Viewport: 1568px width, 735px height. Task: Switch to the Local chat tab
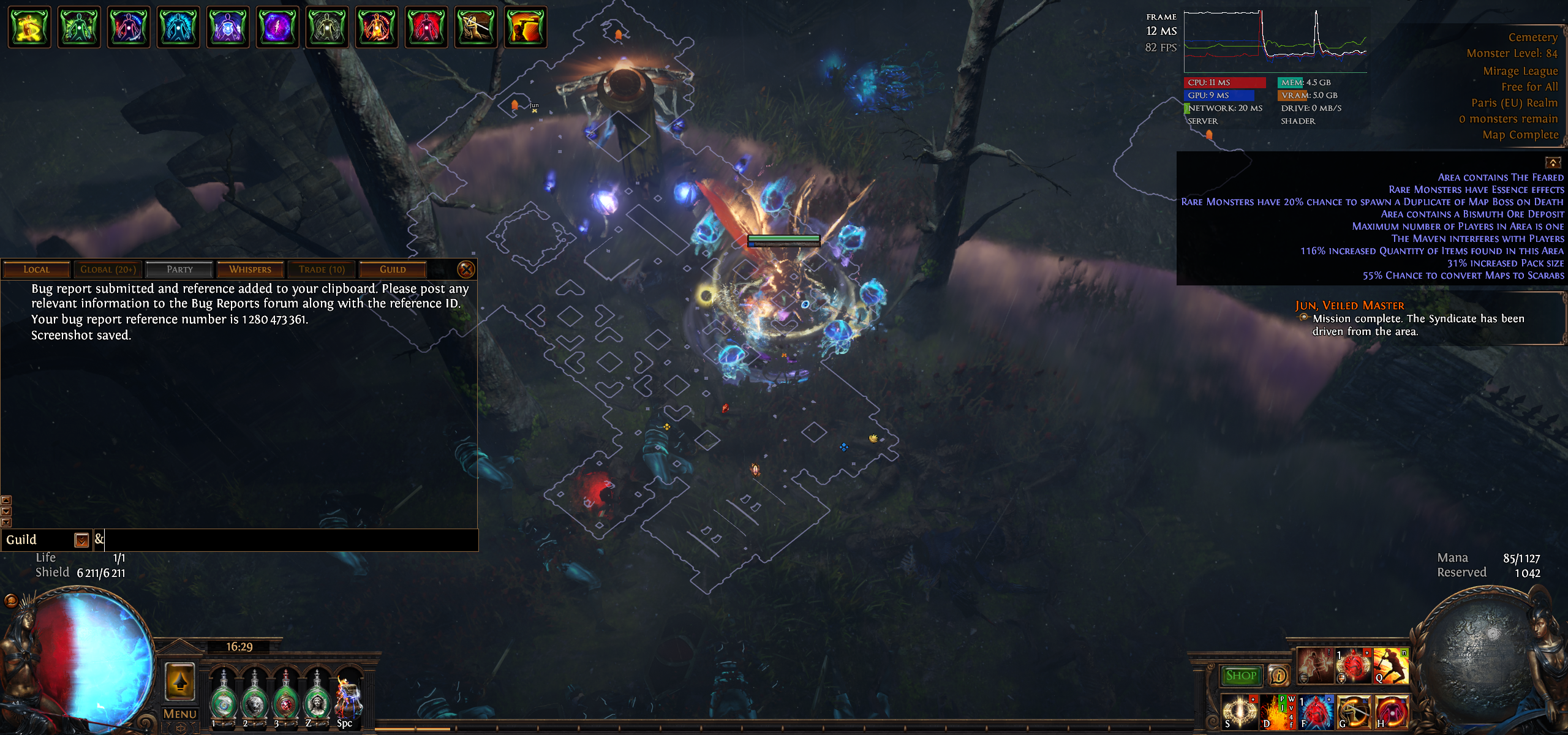(36, 269)
